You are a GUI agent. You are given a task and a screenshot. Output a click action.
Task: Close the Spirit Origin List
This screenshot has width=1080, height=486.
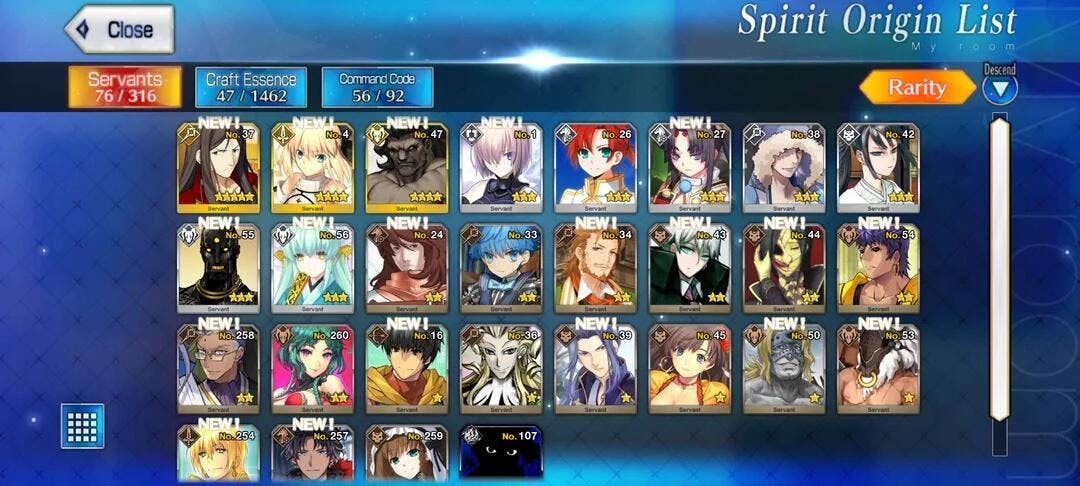click(x=120, y=30)
